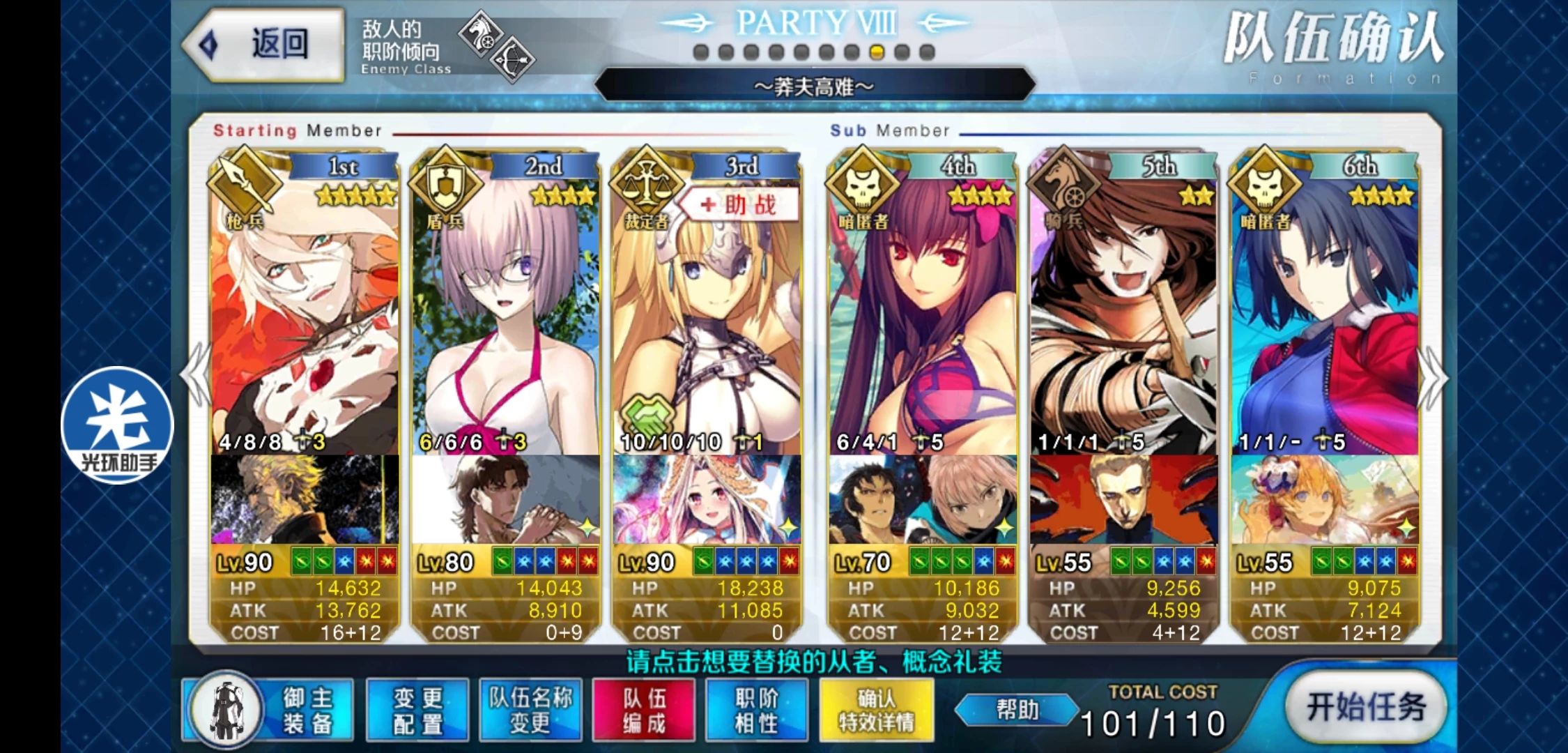Select the 4th slot Assassin servant card

click(922, 314)
